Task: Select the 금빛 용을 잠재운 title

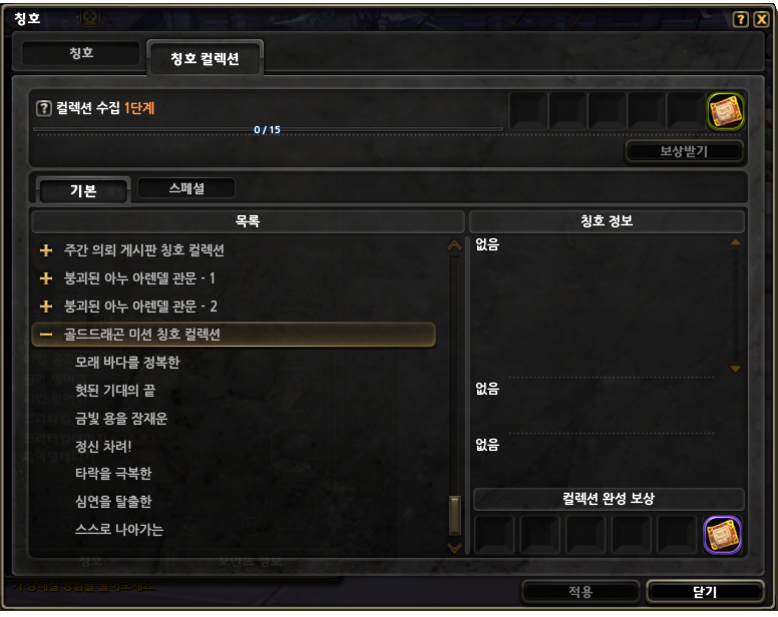Action: [x=121, y=418]
